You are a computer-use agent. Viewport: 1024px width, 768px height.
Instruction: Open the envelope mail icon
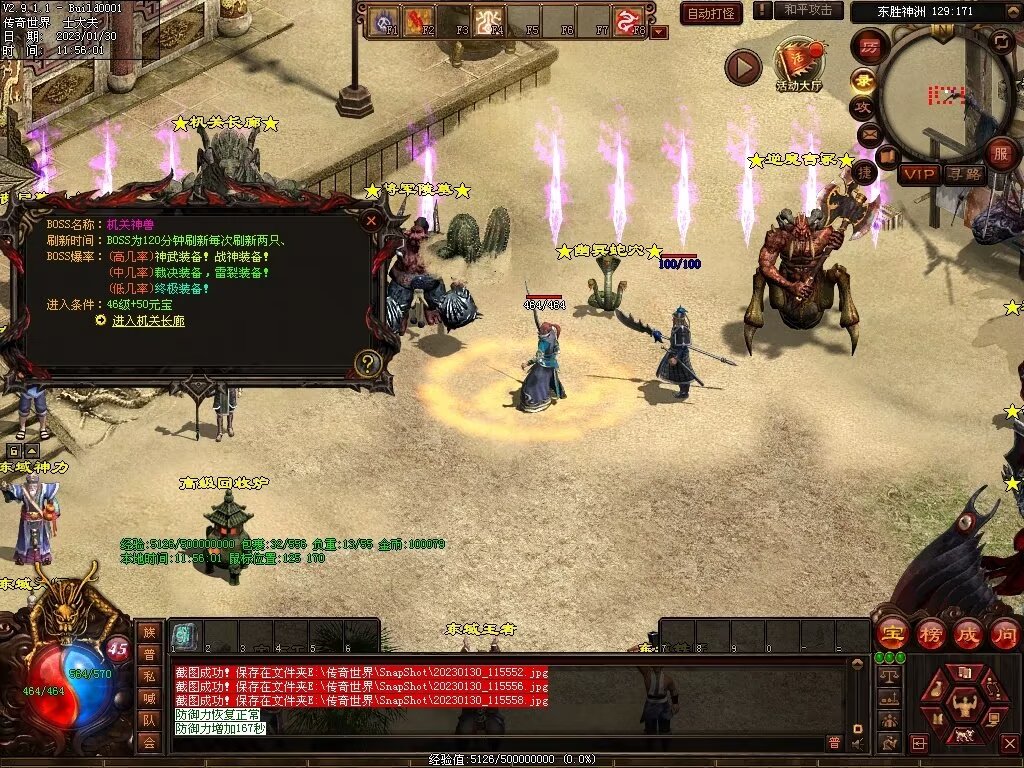[x=868, y=133]
